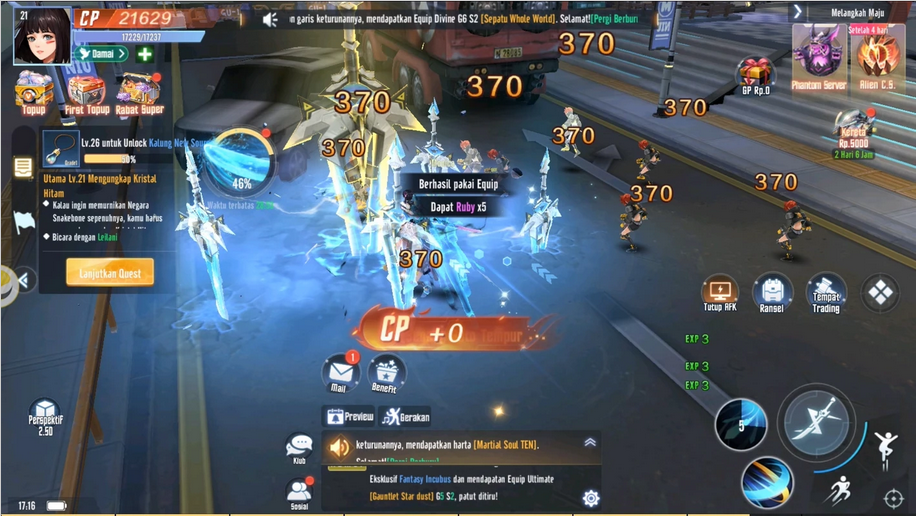Image resolution: width=916 pixels, height=516 pixels.
Task: Click the Lanjutkan Quest button
Action: pos(110,272)
